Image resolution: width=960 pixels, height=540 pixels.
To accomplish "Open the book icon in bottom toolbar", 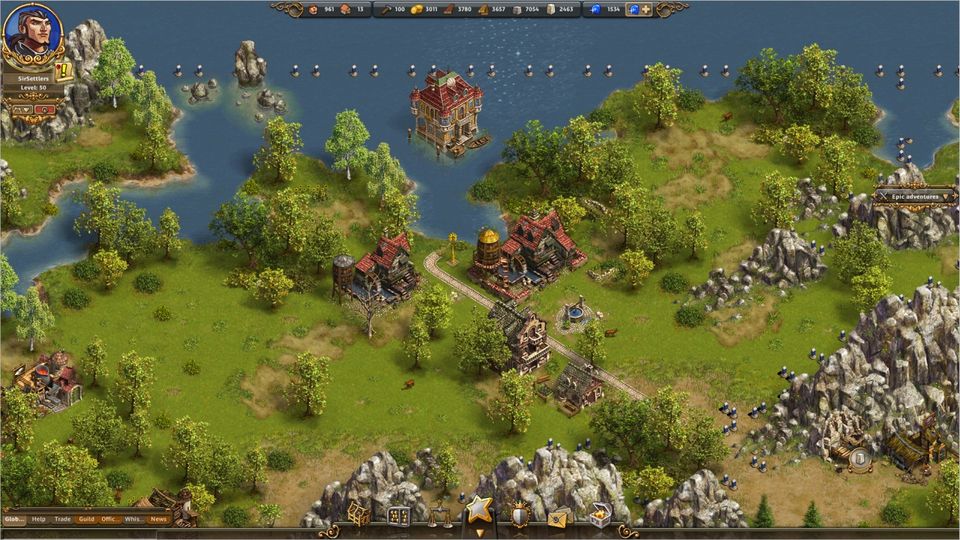I will [398, 517].
